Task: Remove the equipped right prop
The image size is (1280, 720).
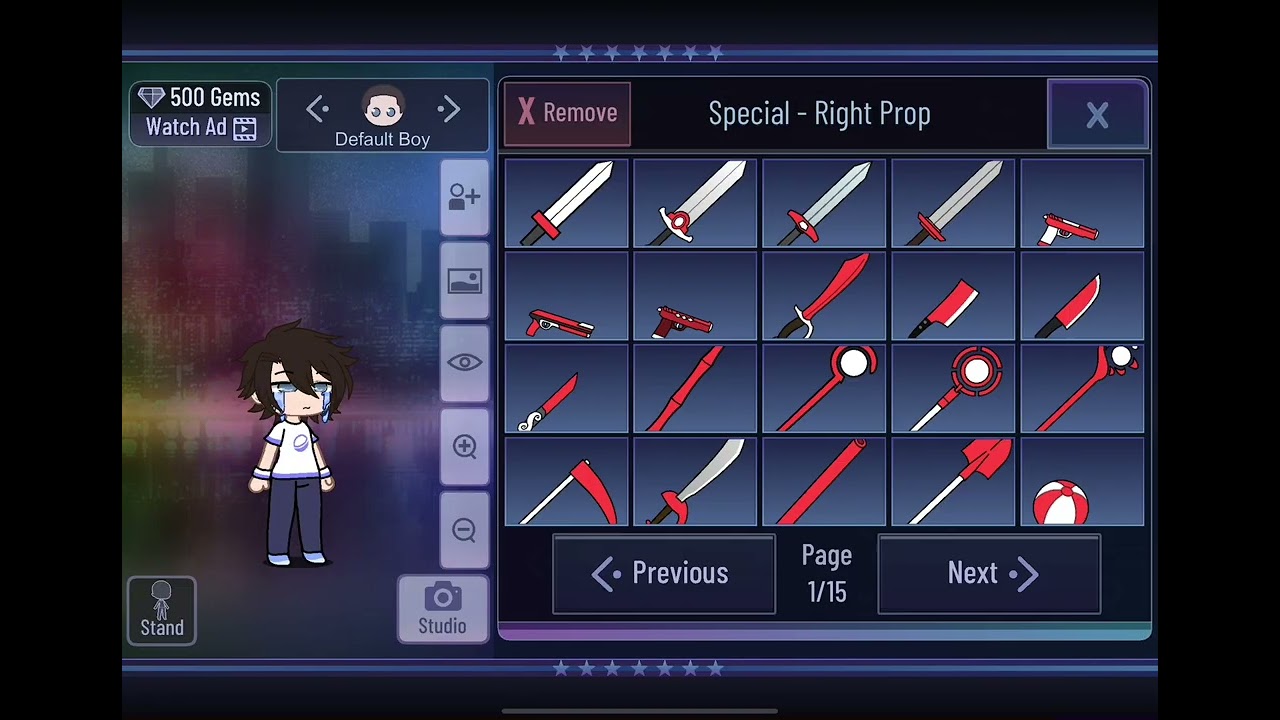Action: point(567,113)
